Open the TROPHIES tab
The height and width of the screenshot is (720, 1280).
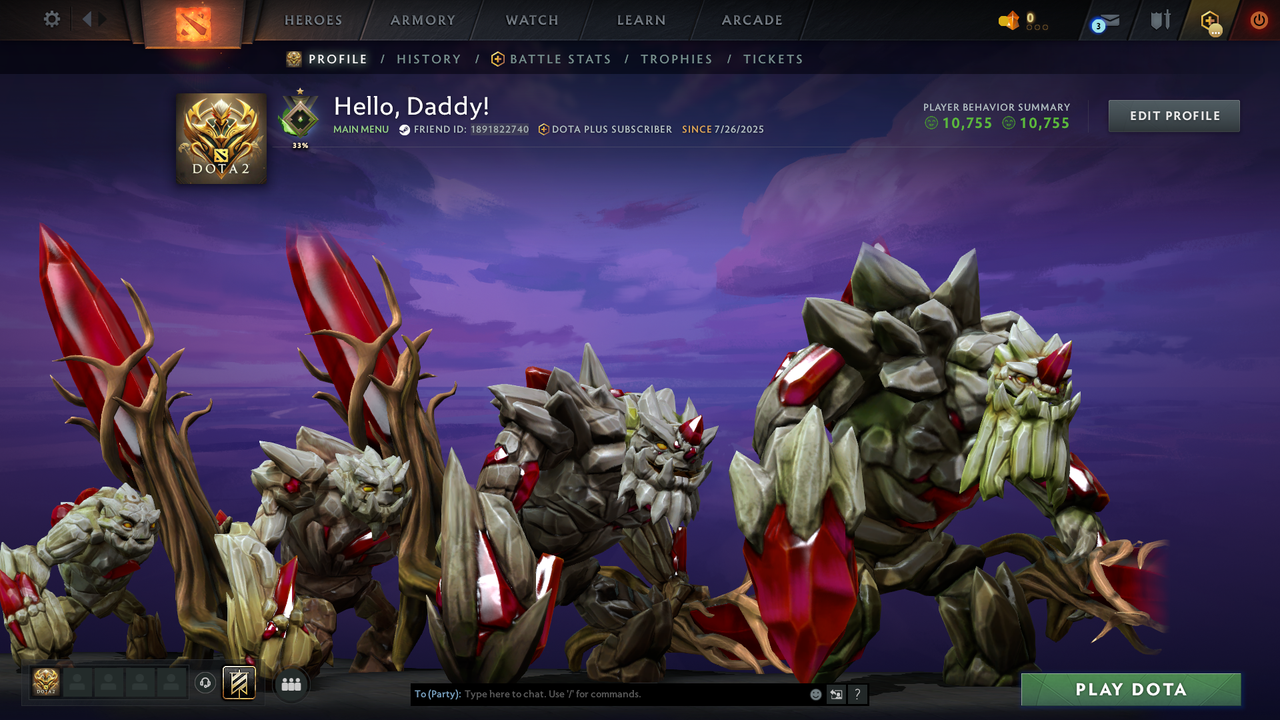coord(676,59)
